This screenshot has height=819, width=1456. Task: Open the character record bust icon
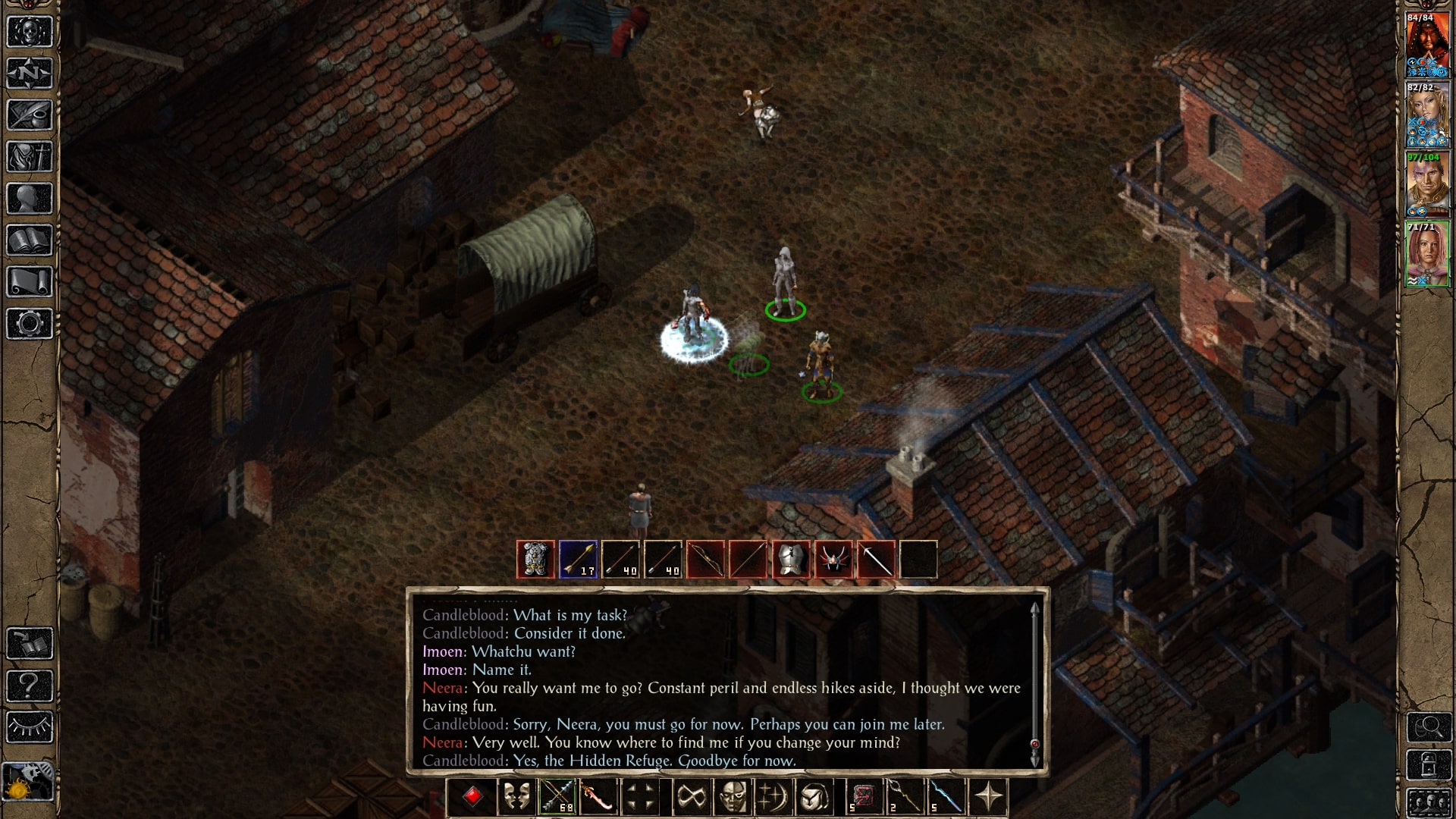click(x=30, y=199)
